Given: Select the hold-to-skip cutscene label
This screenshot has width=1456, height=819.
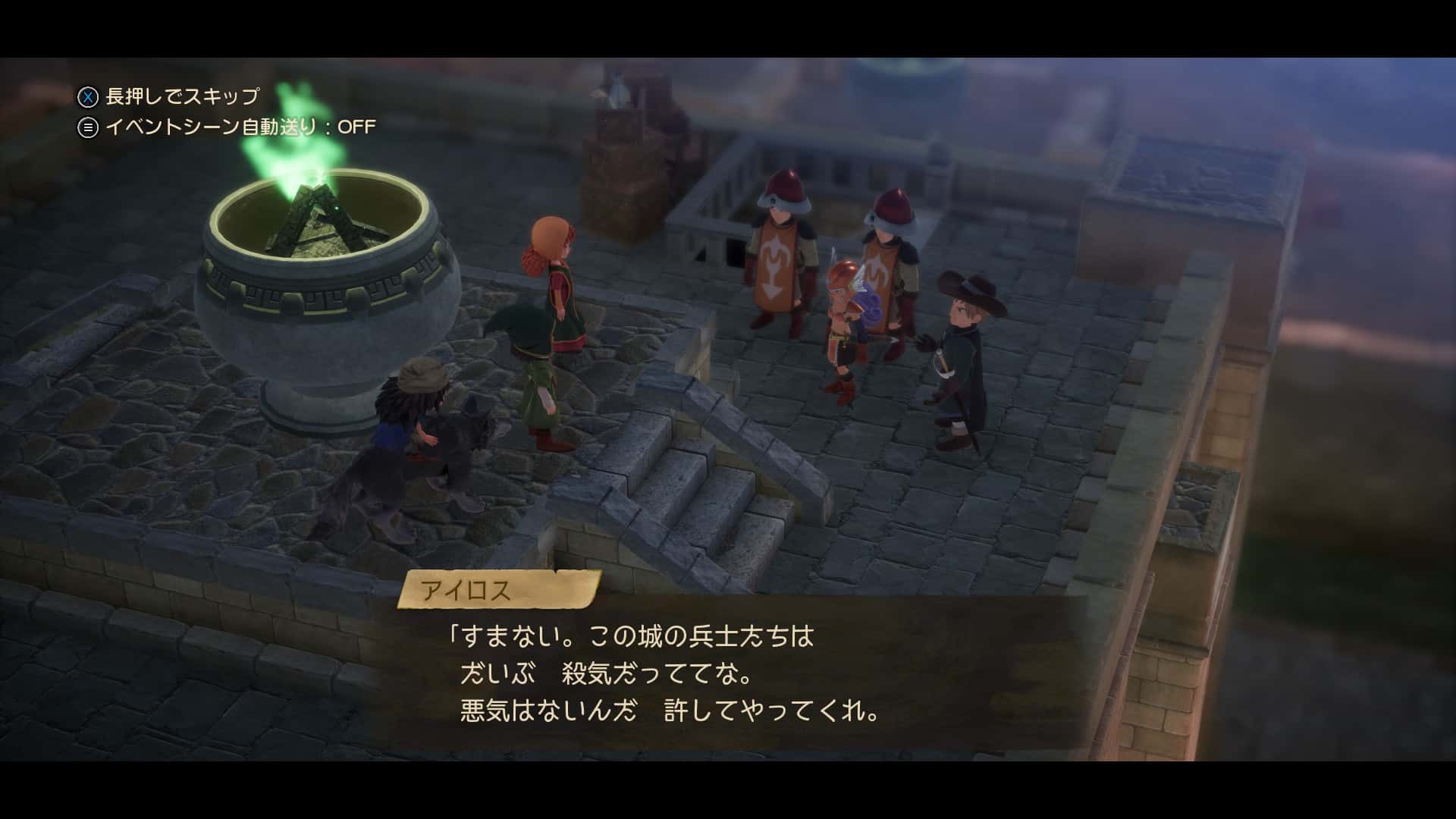Looking at the screenshot, I should (169, 96).
